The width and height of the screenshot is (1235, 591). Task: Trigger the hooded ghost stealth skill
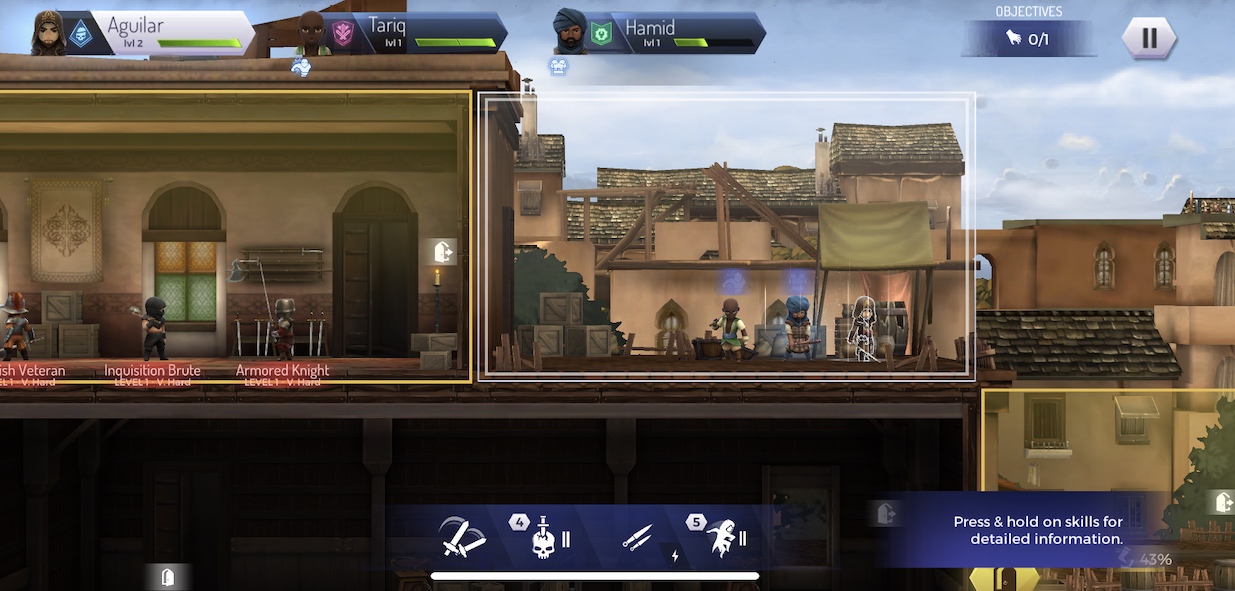(x=721, y=538)
